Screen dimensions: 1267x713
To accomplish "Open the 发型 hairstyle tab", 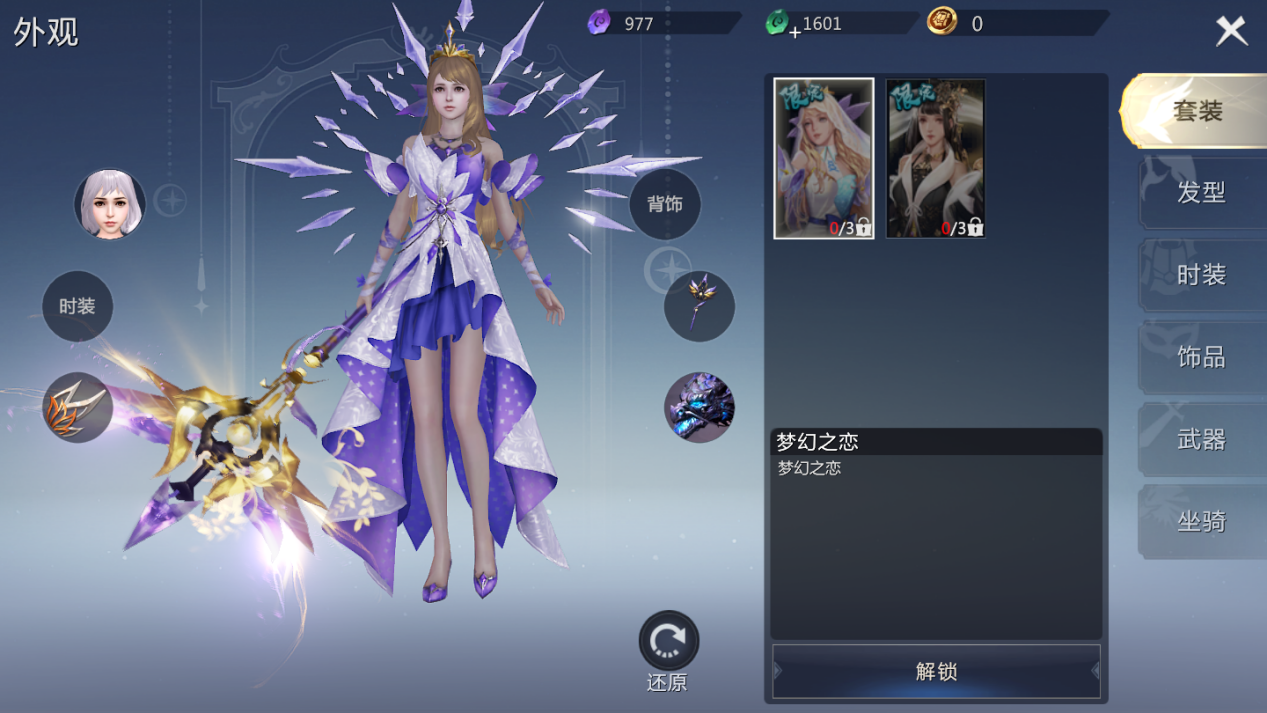I will tap(1200, 192).
